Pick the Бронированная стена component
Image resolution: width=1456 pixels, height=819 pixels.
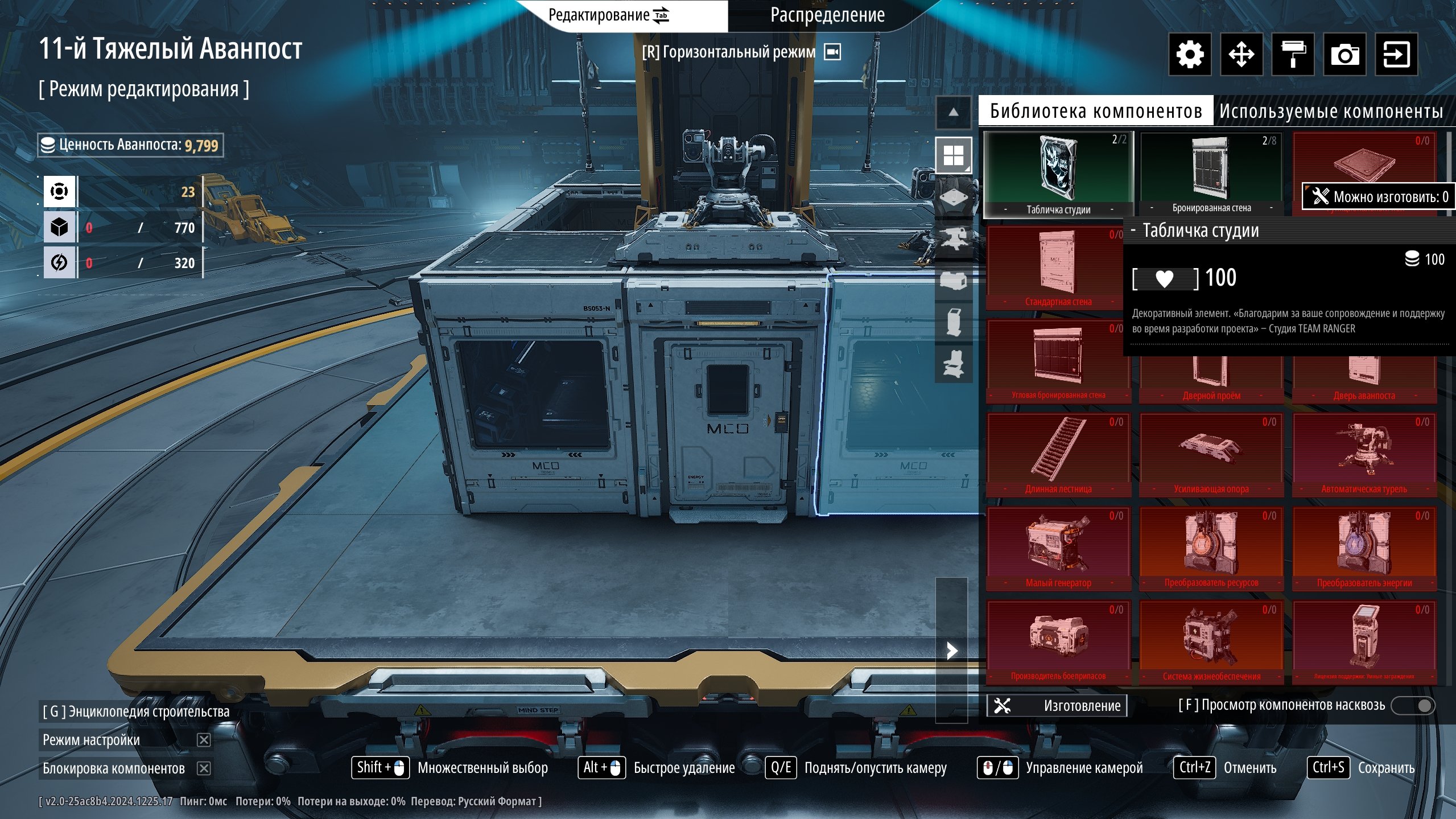click(1211, 174)
